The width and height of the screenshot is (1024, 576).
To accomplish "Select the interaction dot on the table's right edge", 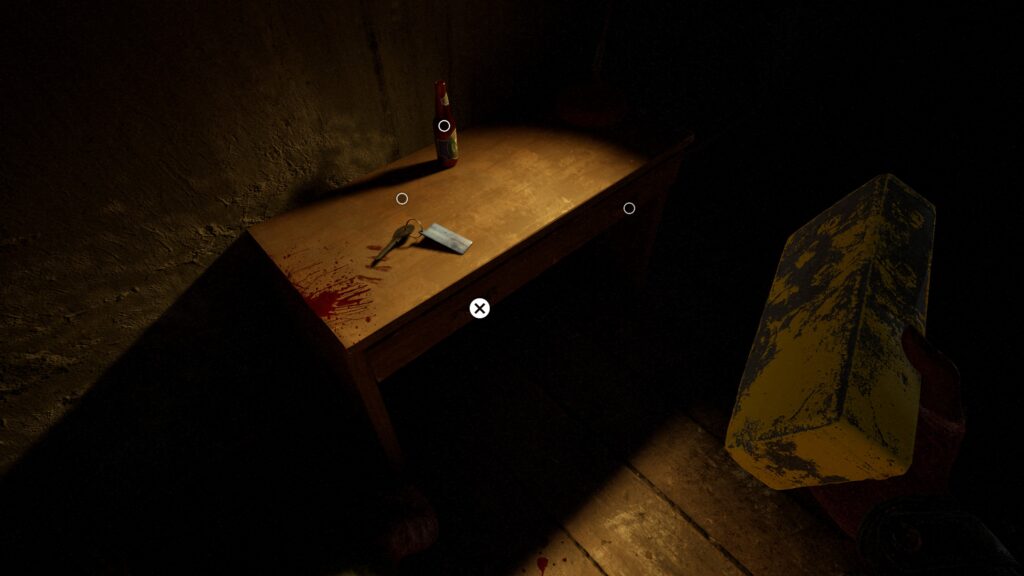I will 629,208.
